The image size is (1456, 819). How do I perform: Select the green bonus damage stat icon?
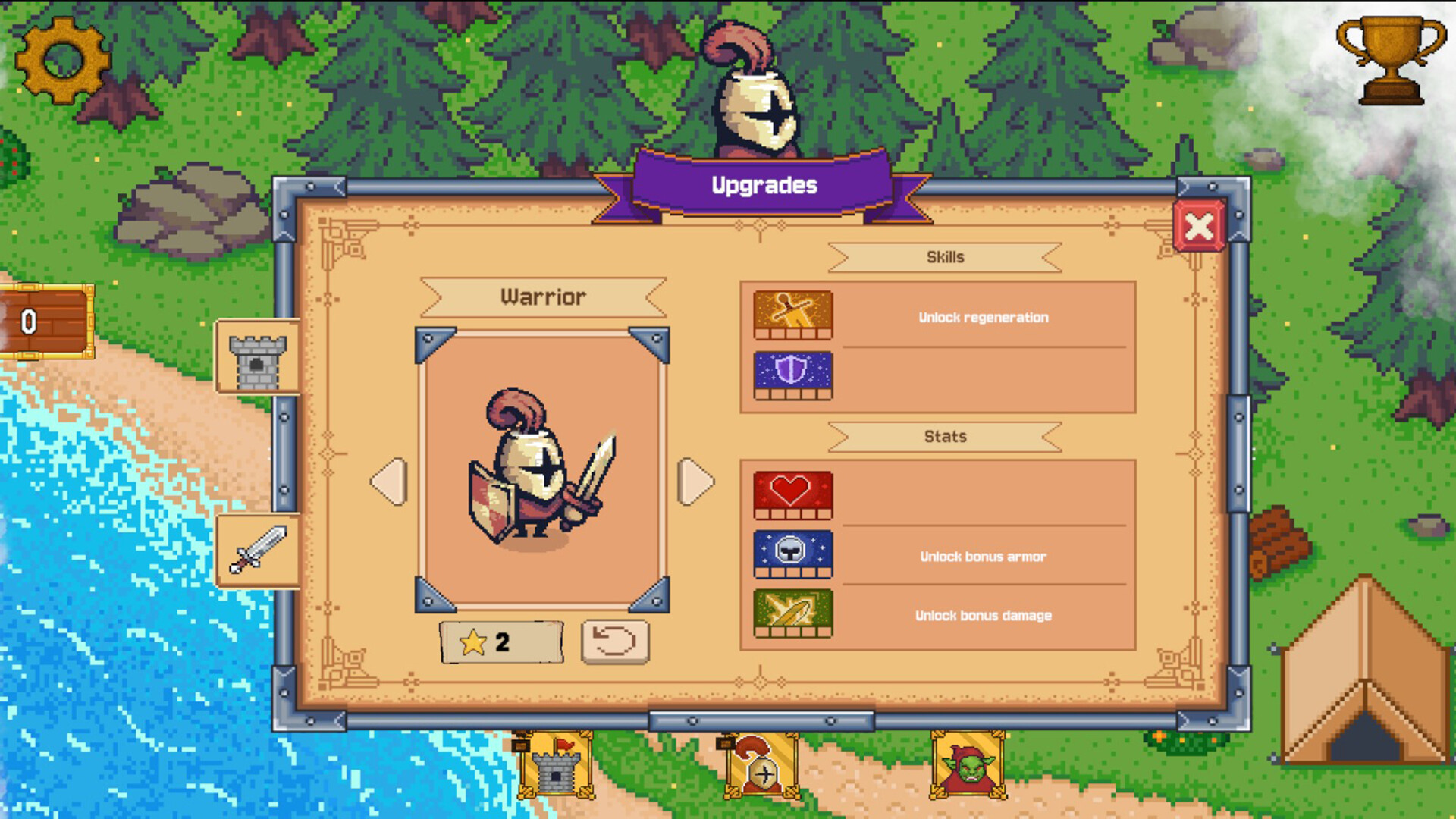792,616
